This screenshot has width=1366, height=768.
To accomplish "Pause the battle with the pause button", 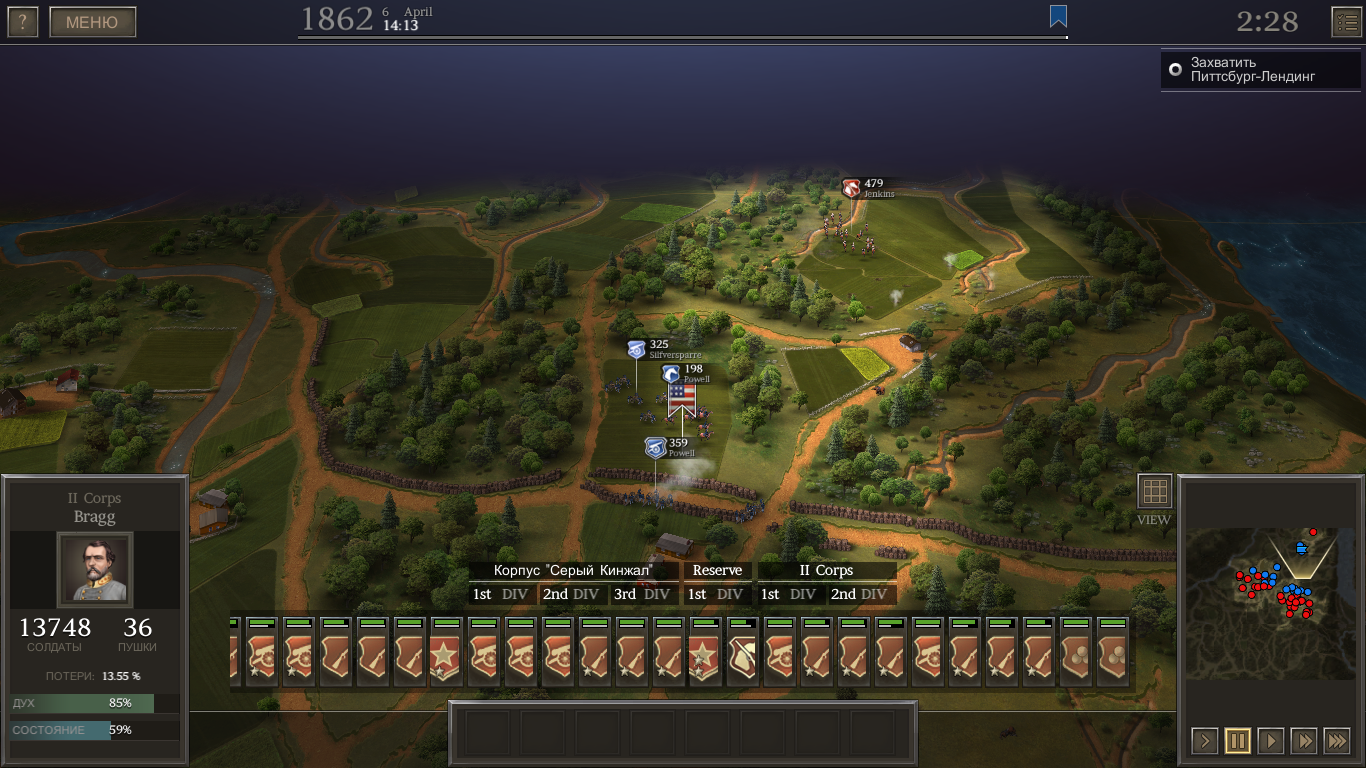I will tap(1238, 741).
